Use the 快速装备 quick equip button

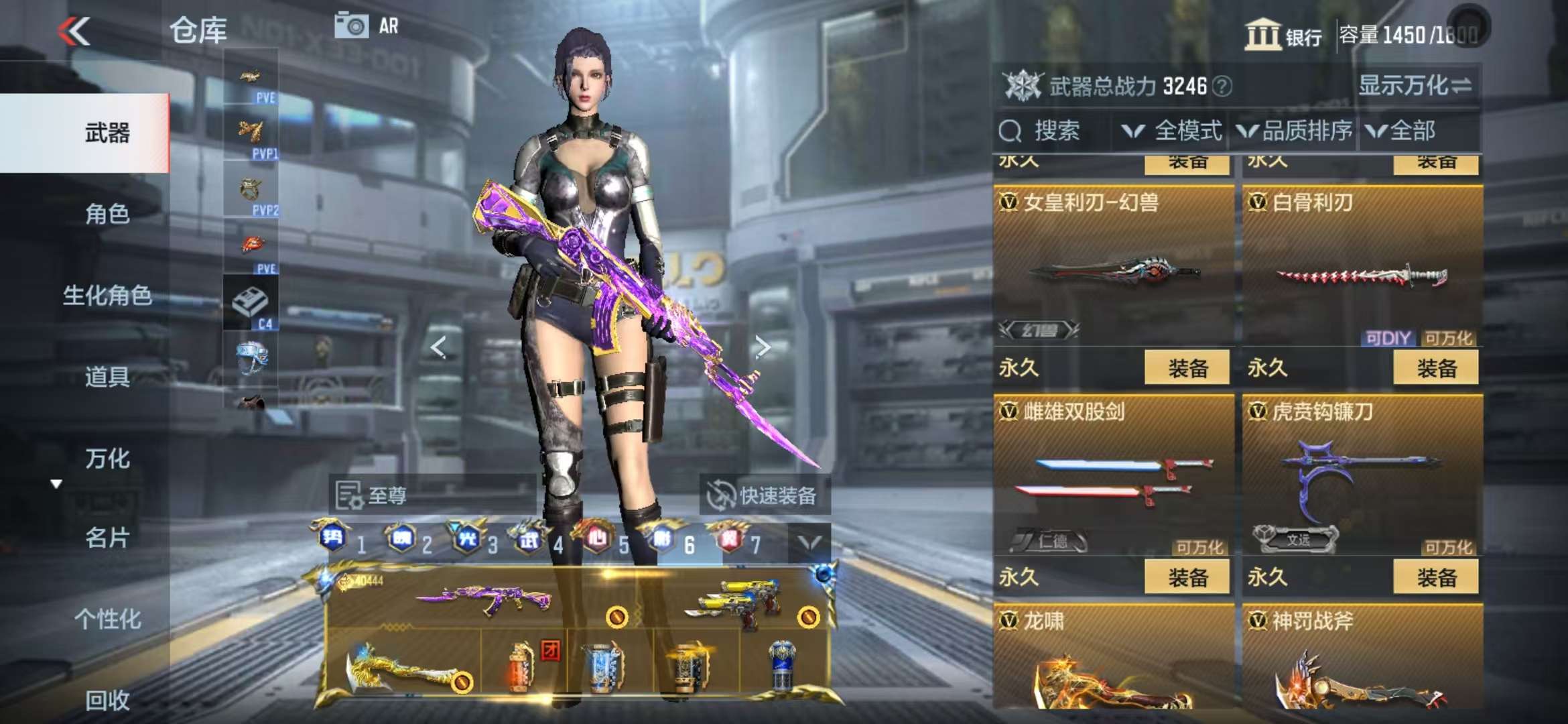(764, 495)
